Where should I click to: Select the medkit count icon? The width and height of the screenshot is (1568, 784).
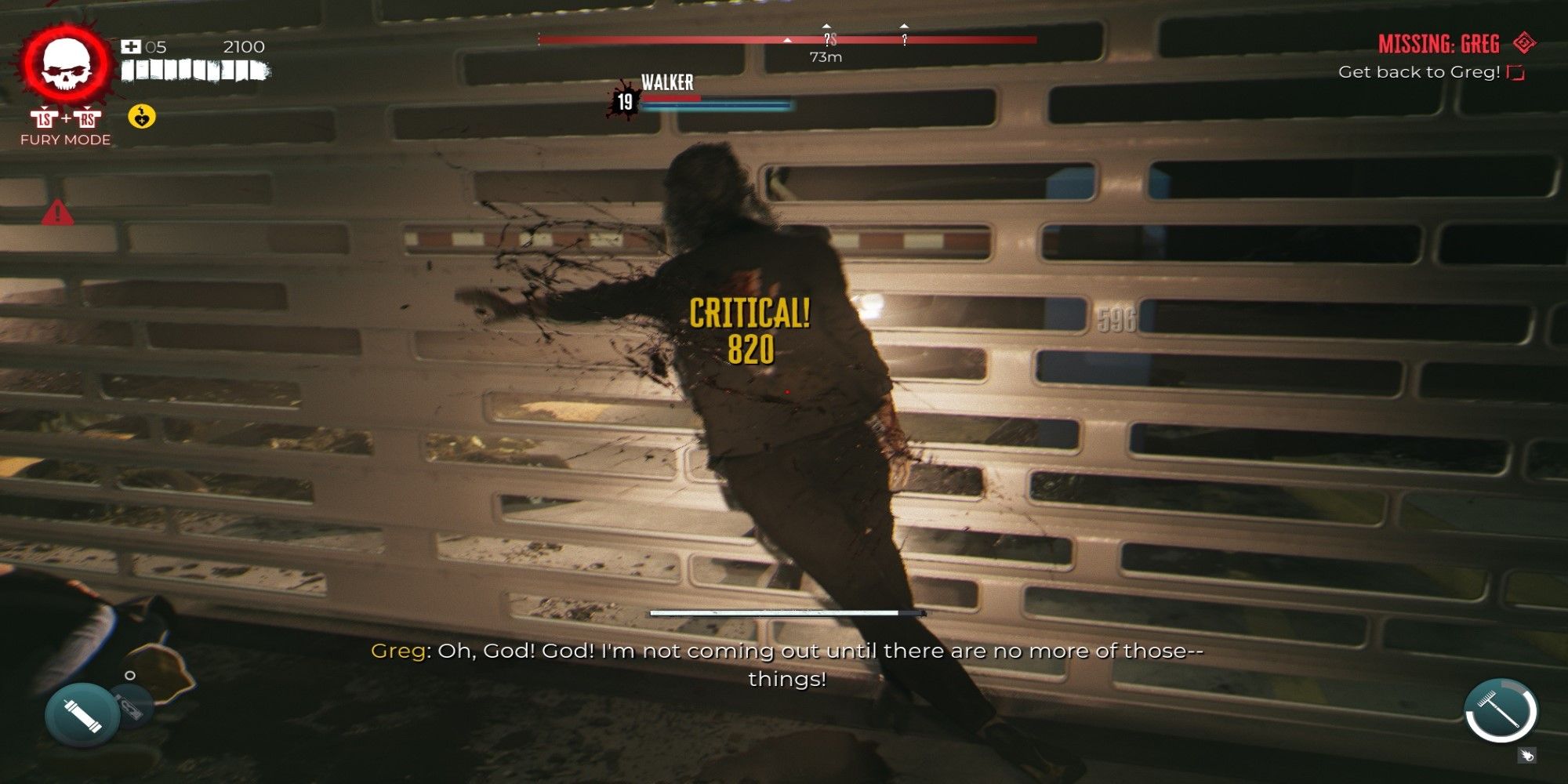tap(130, 47)
